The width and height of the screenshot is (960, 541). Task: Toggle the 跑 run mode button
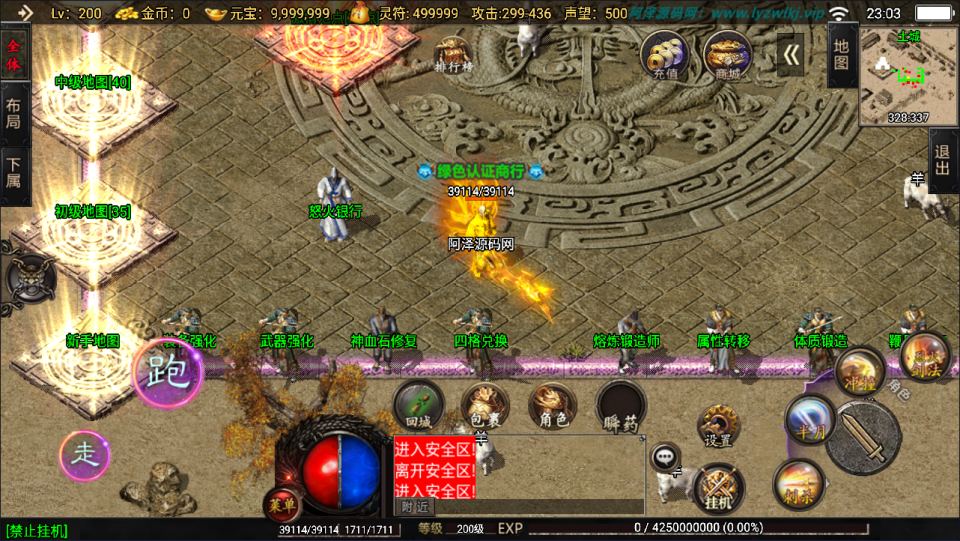pos(167,373)
